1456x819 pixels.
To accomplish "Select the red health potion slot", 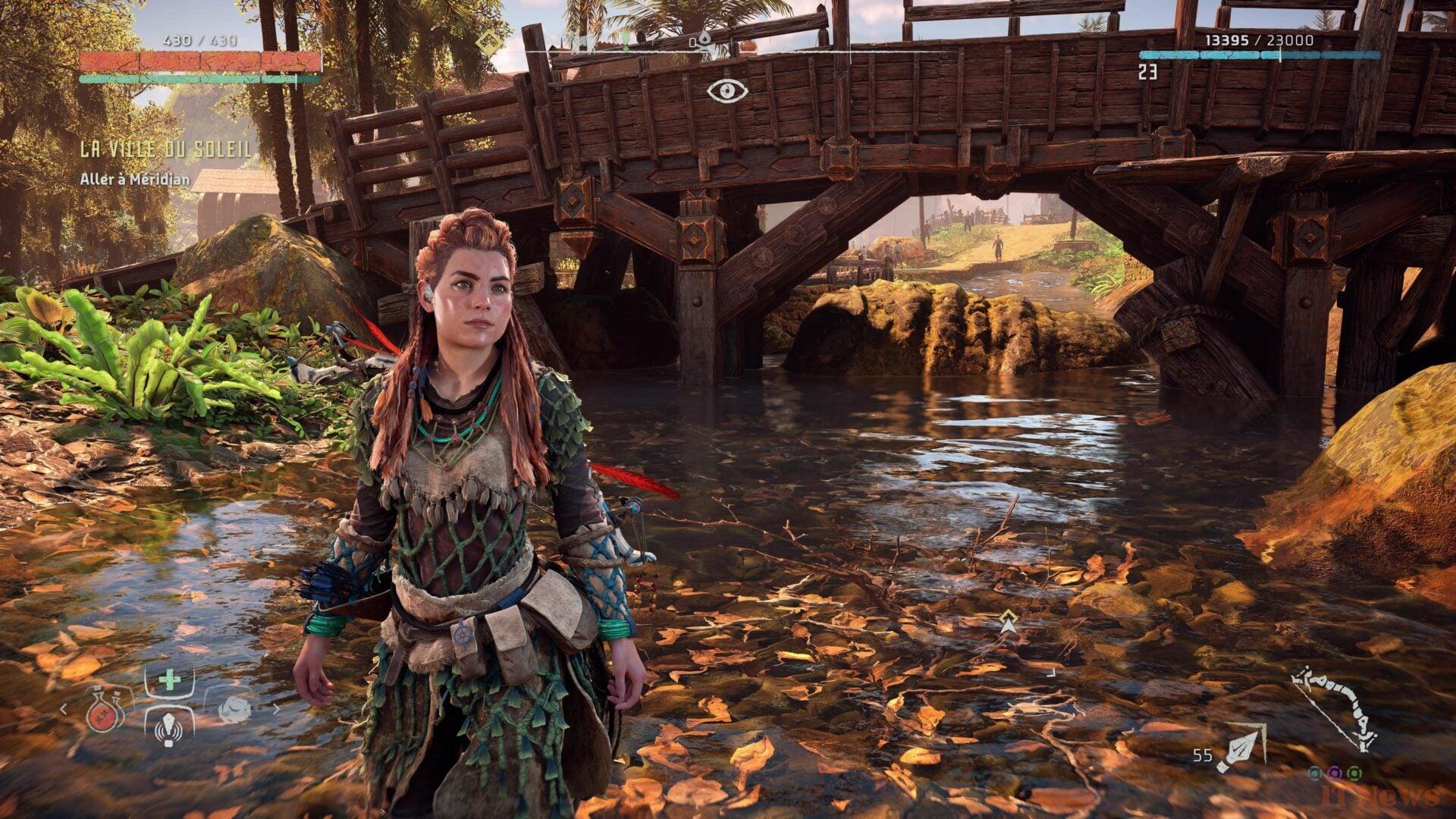I will tap(105, 710).
